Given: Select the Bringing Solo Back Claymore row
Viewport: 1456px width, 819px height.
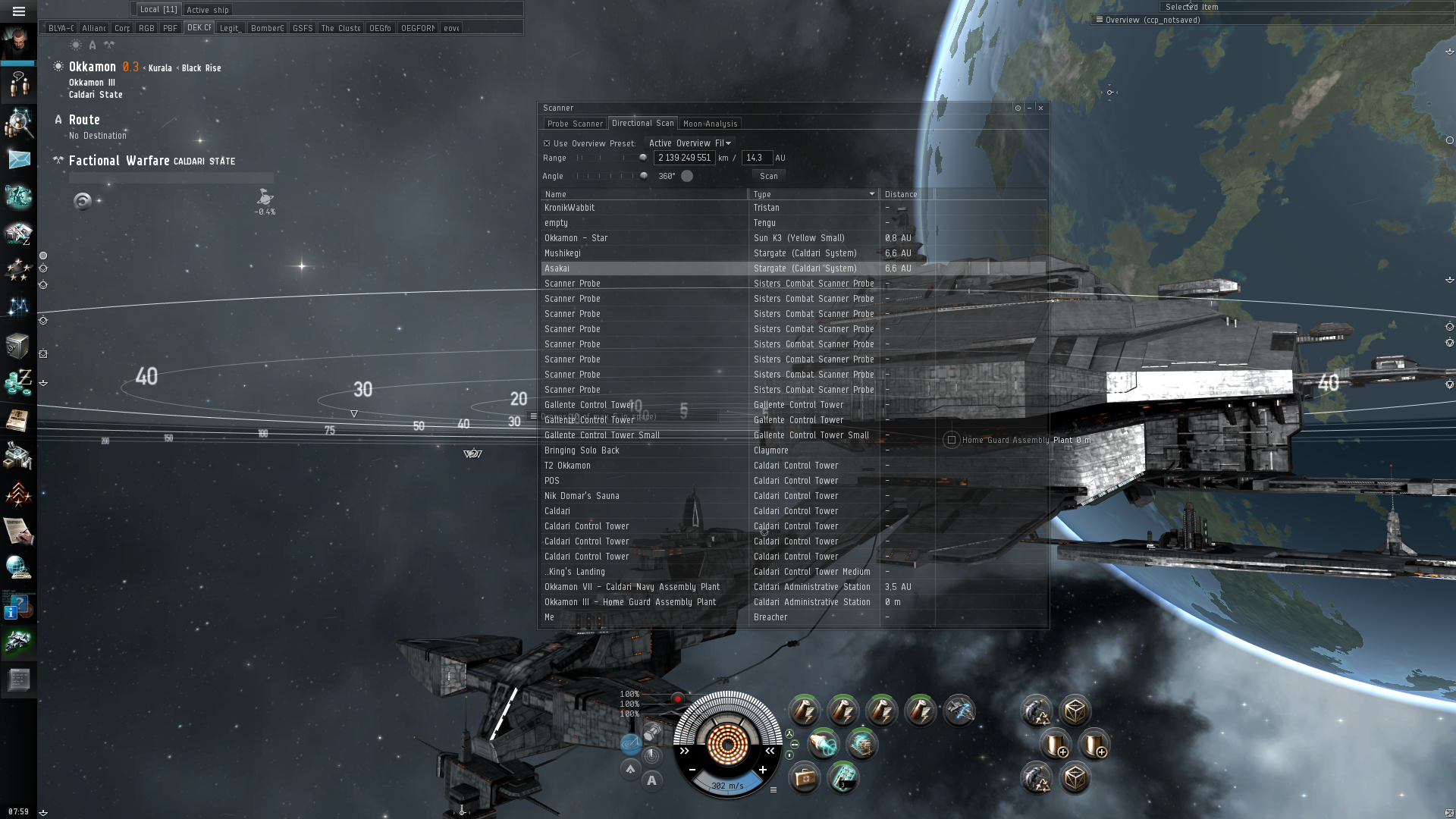Looking at the screenshot, I should [x=645, y=450].
